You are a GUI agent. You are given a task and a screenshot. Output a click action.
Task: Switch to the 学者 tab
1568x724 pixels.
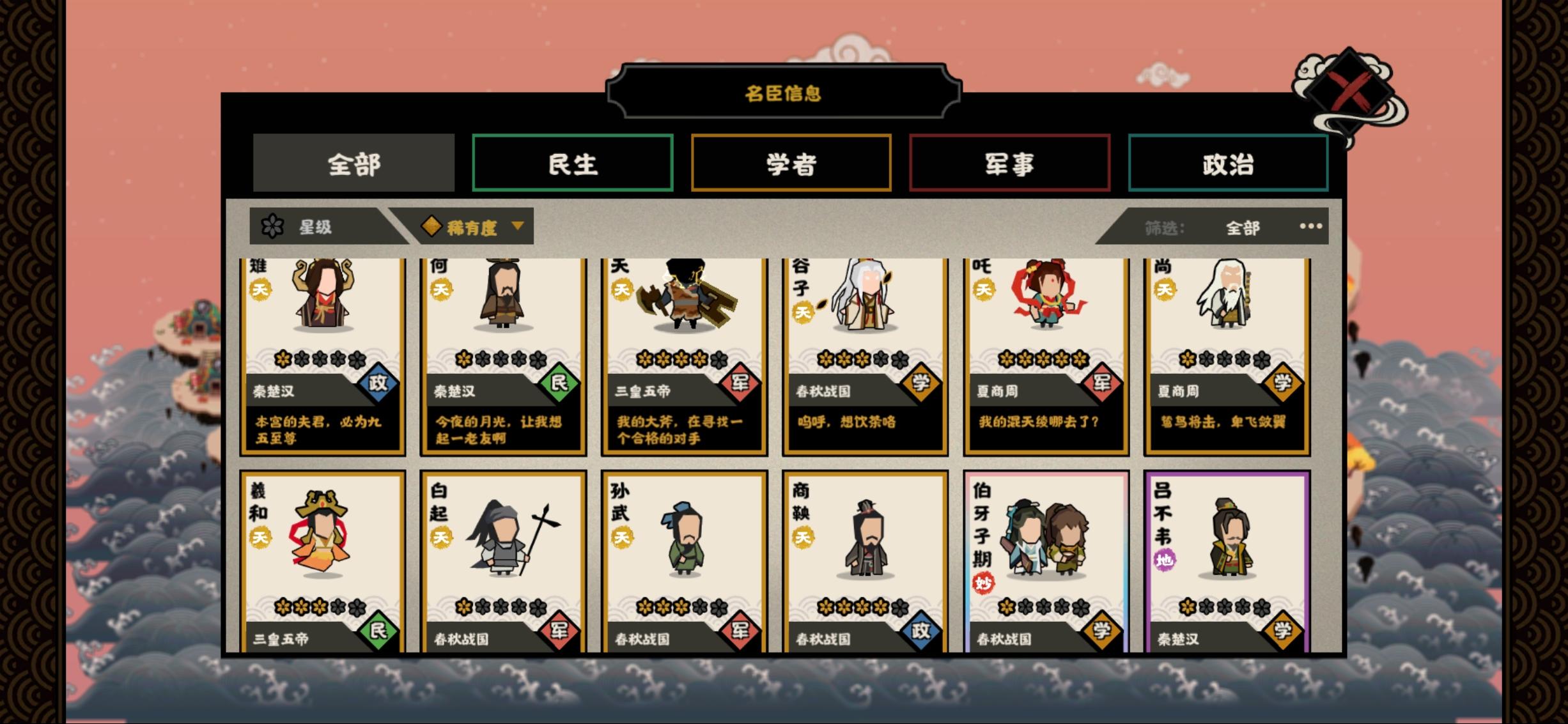(793, 164)
